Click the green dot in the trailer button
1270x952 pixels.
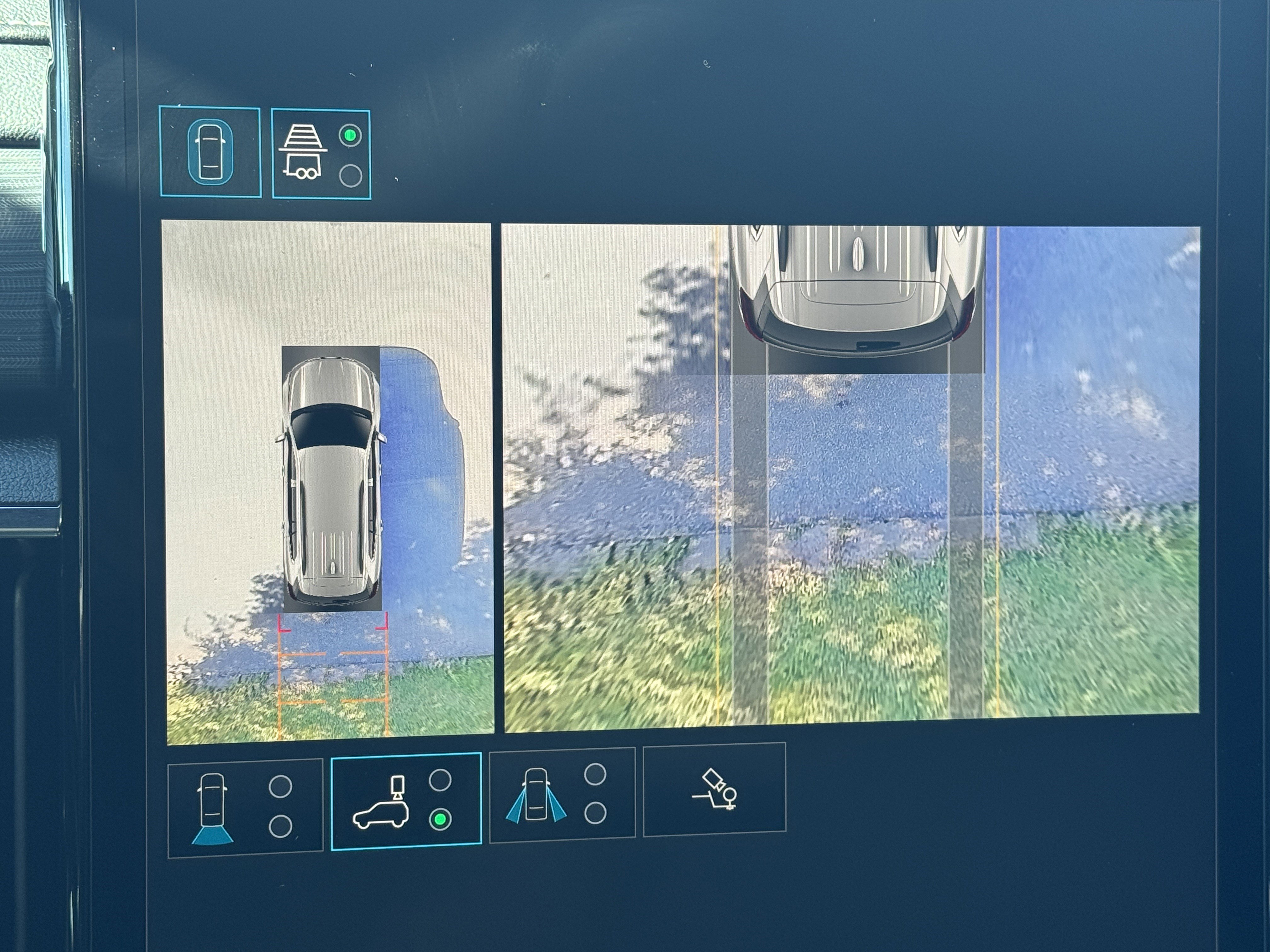pos(350,136)
